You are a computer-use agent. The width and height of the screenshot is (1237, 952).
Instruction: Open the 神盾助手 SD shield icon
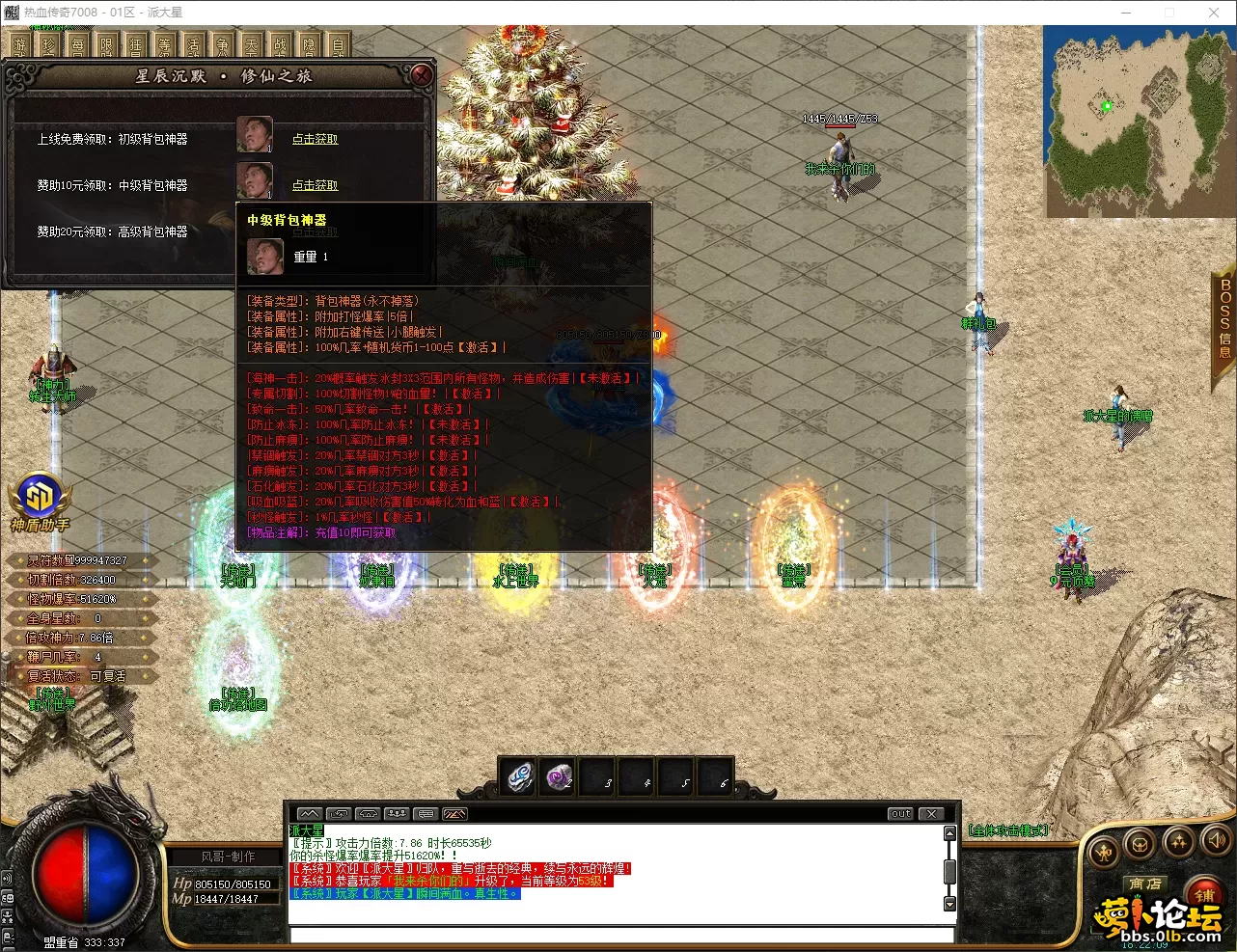click(x=40, y=494)
